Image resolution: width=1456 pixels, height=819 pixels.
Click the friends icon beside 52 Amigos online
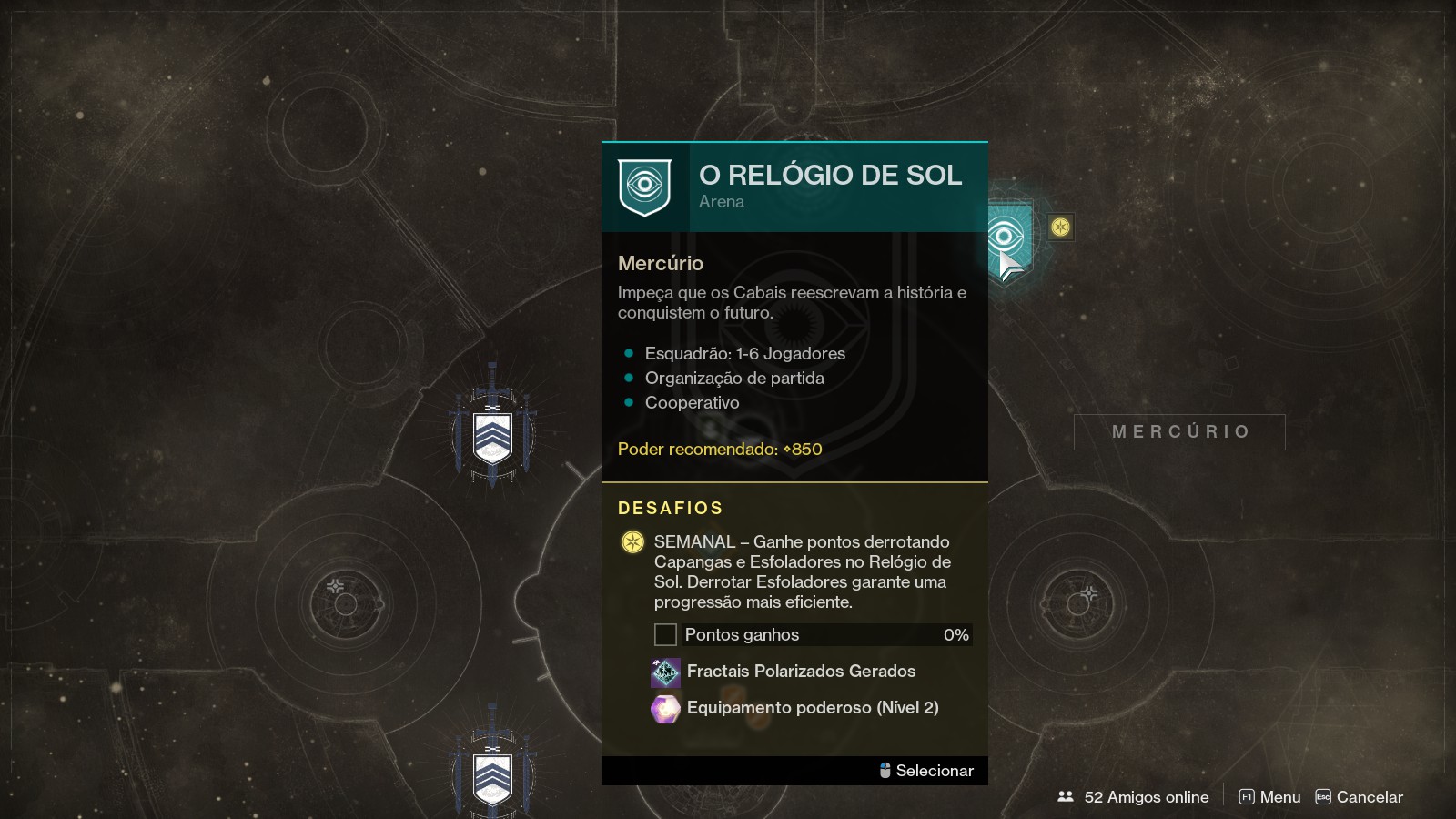[x=1067, y=796]
